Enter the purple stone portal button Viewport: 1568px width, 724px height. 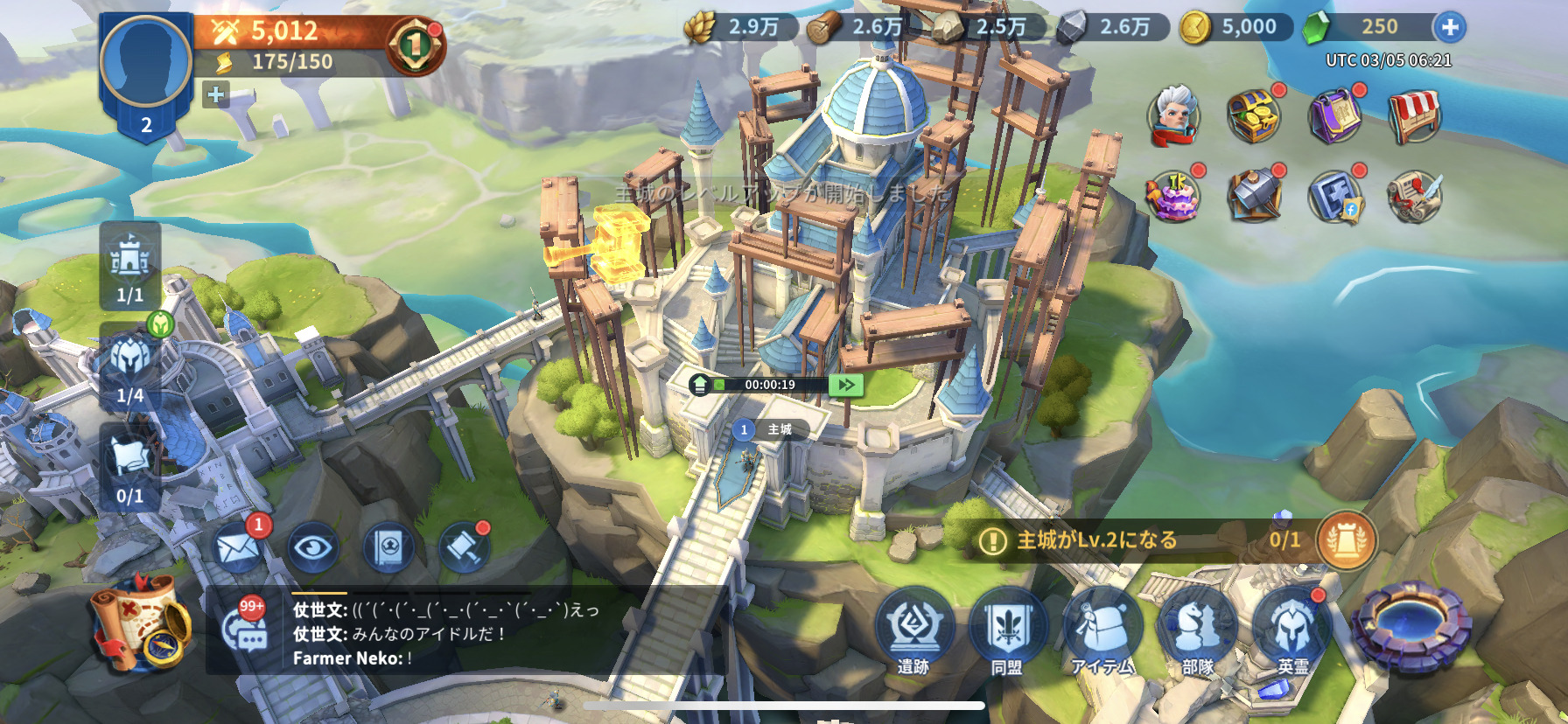1410,626
